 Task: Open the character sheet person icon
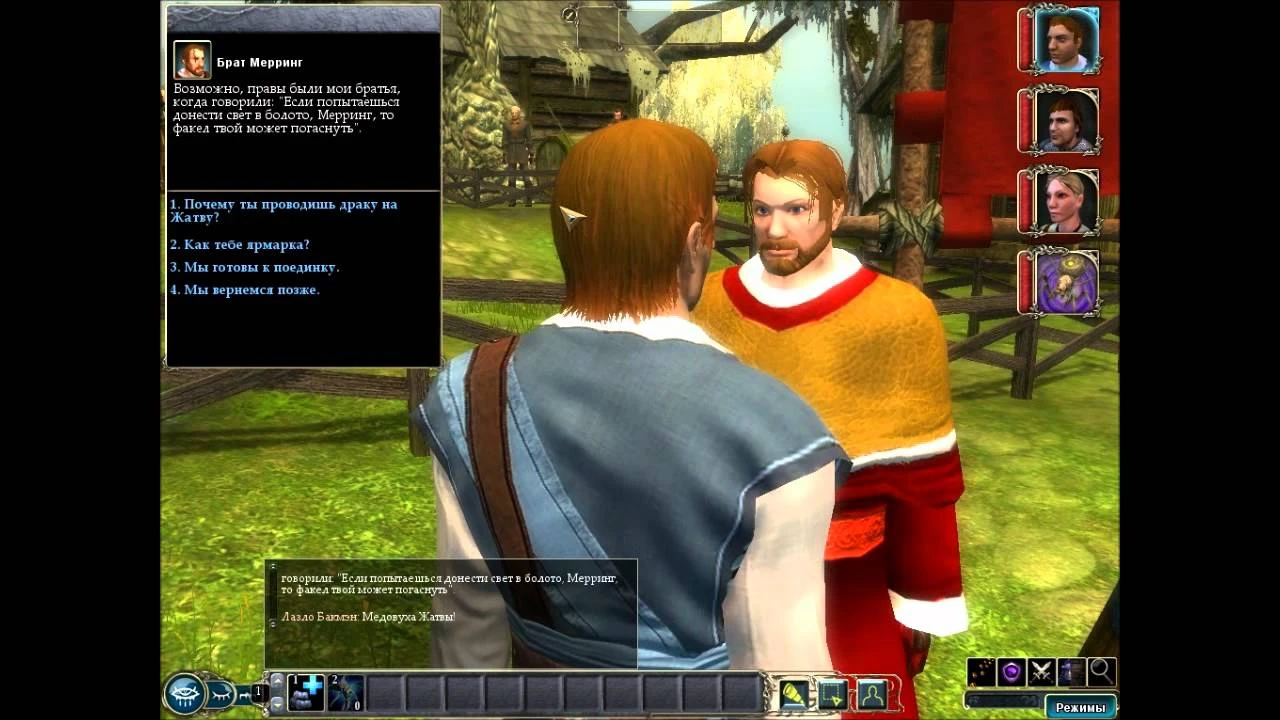point(872,694)
